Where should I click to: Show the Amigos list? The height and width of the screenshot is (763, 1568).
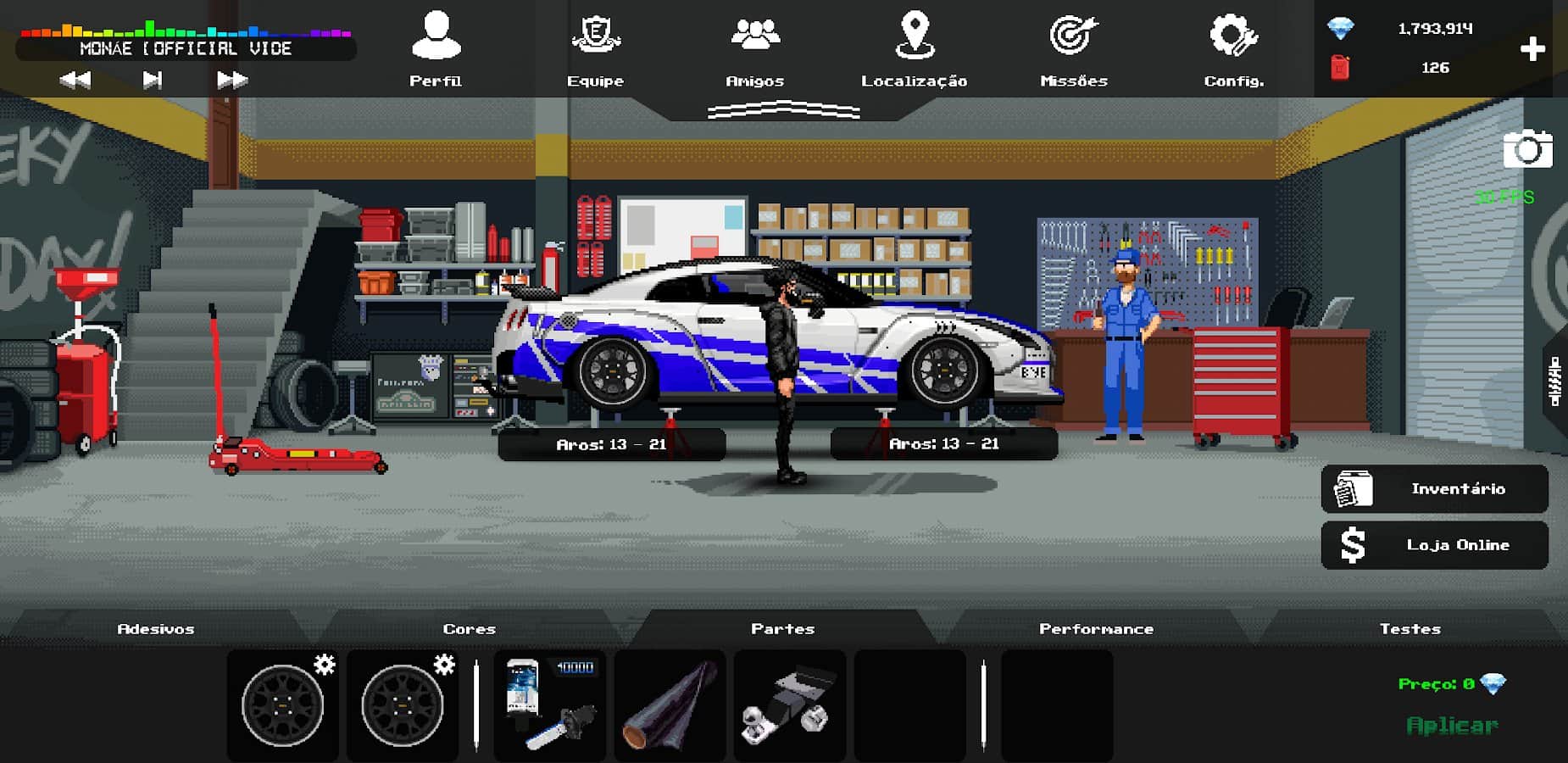[x=754, y=49]
